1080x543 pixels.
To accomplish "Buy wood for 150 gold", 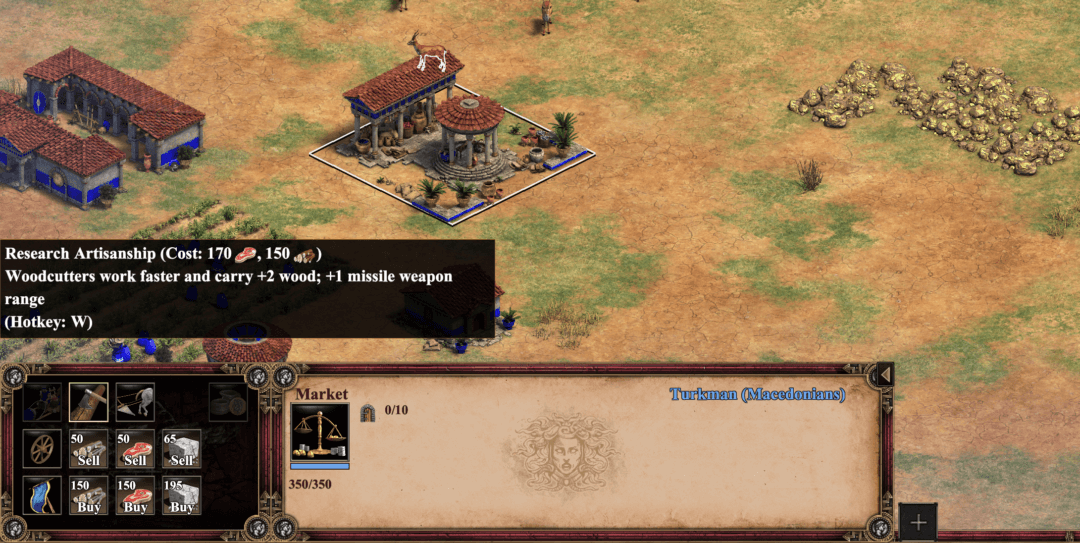I will [88, 495].
